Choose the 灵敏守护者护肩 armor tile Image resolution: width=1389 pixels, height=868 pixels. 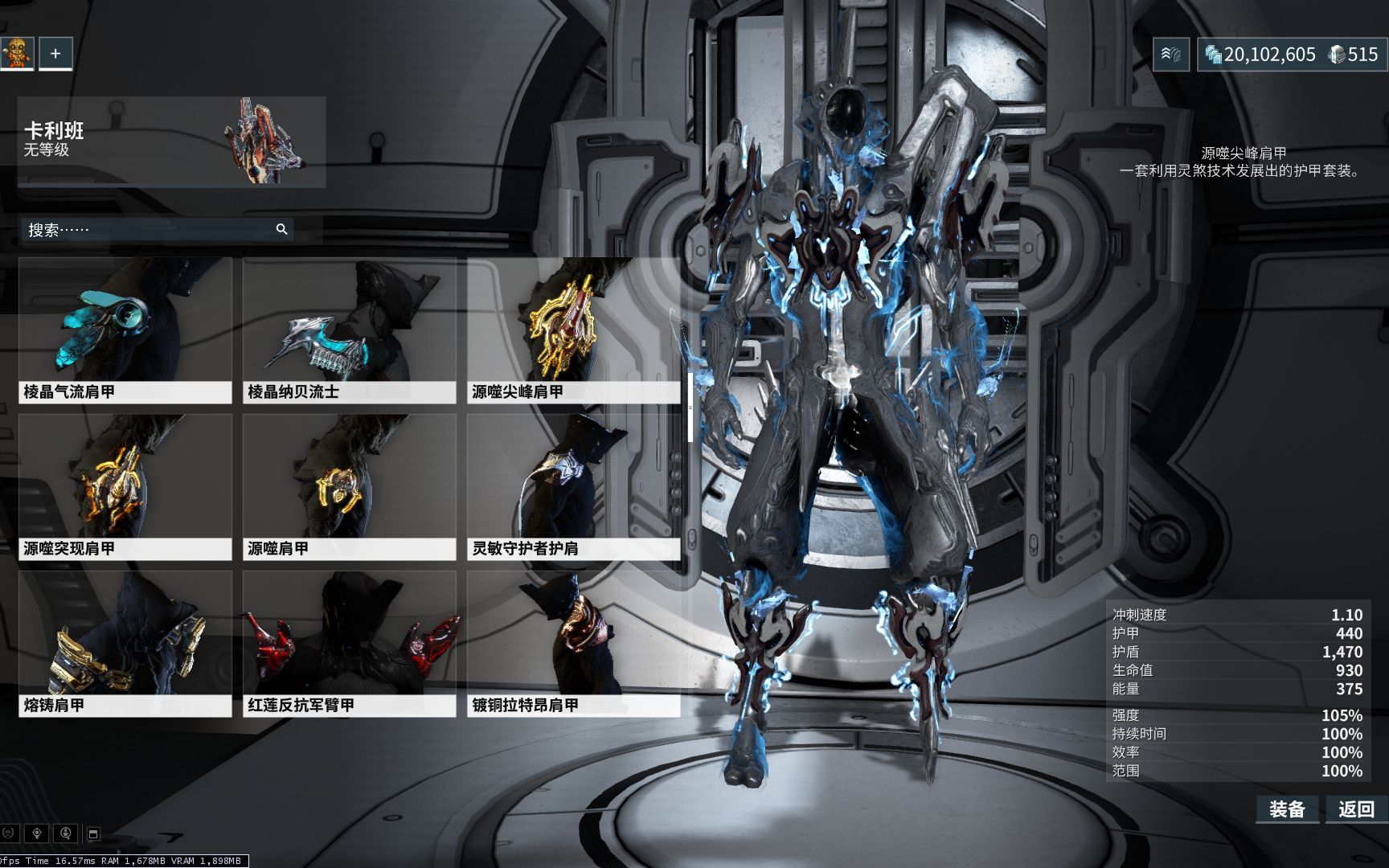pyautogui.click(x=573, y=487)
